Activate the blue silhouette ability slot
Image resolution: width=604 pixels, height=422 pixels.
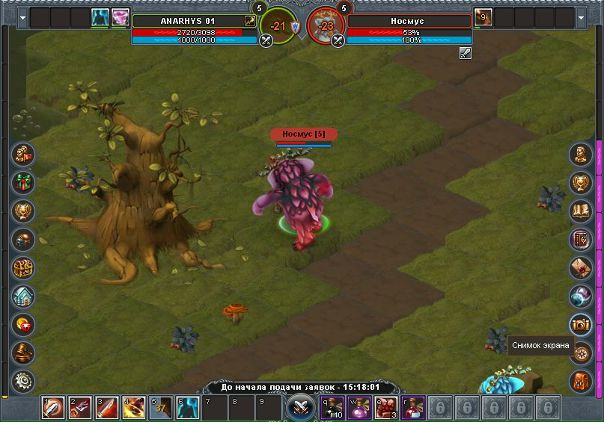[186, 407]
